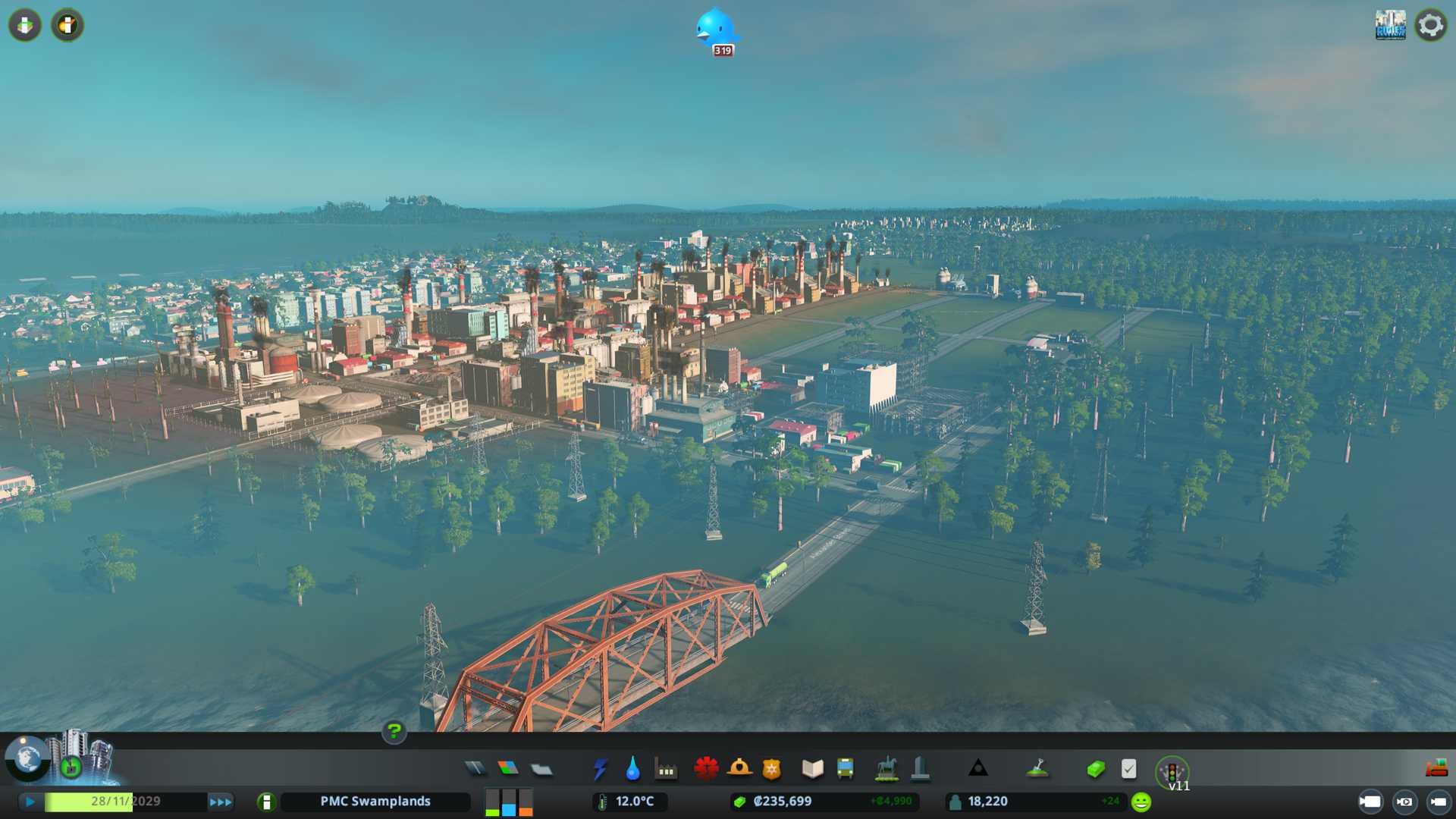The height and width of the screenshot is (819, 1456).
Task: Open the city info button beside PMC Swamplands
Action: 266,802
